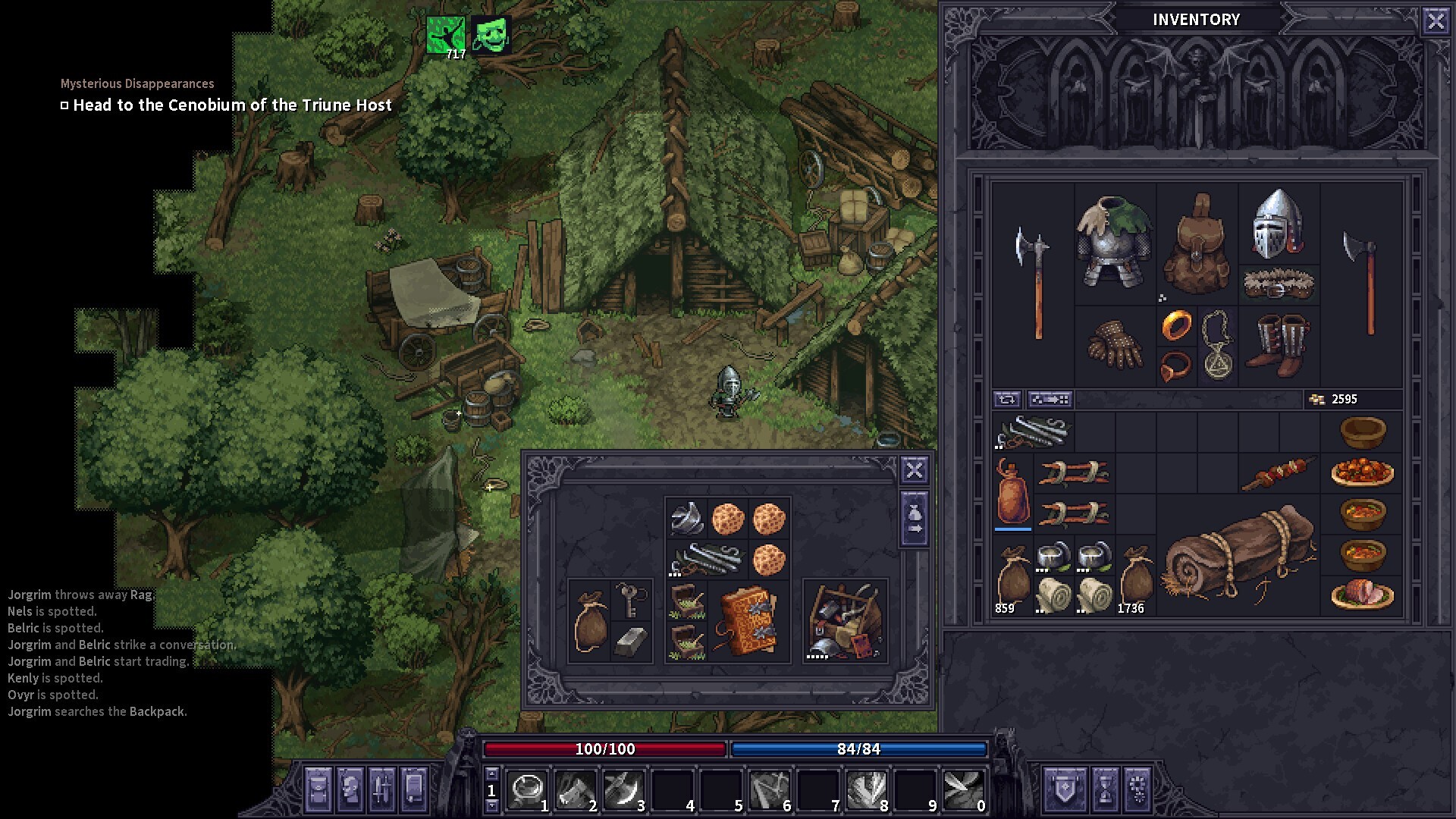Click the downward stepper arrow below hotbar number 1

[491, 807]
